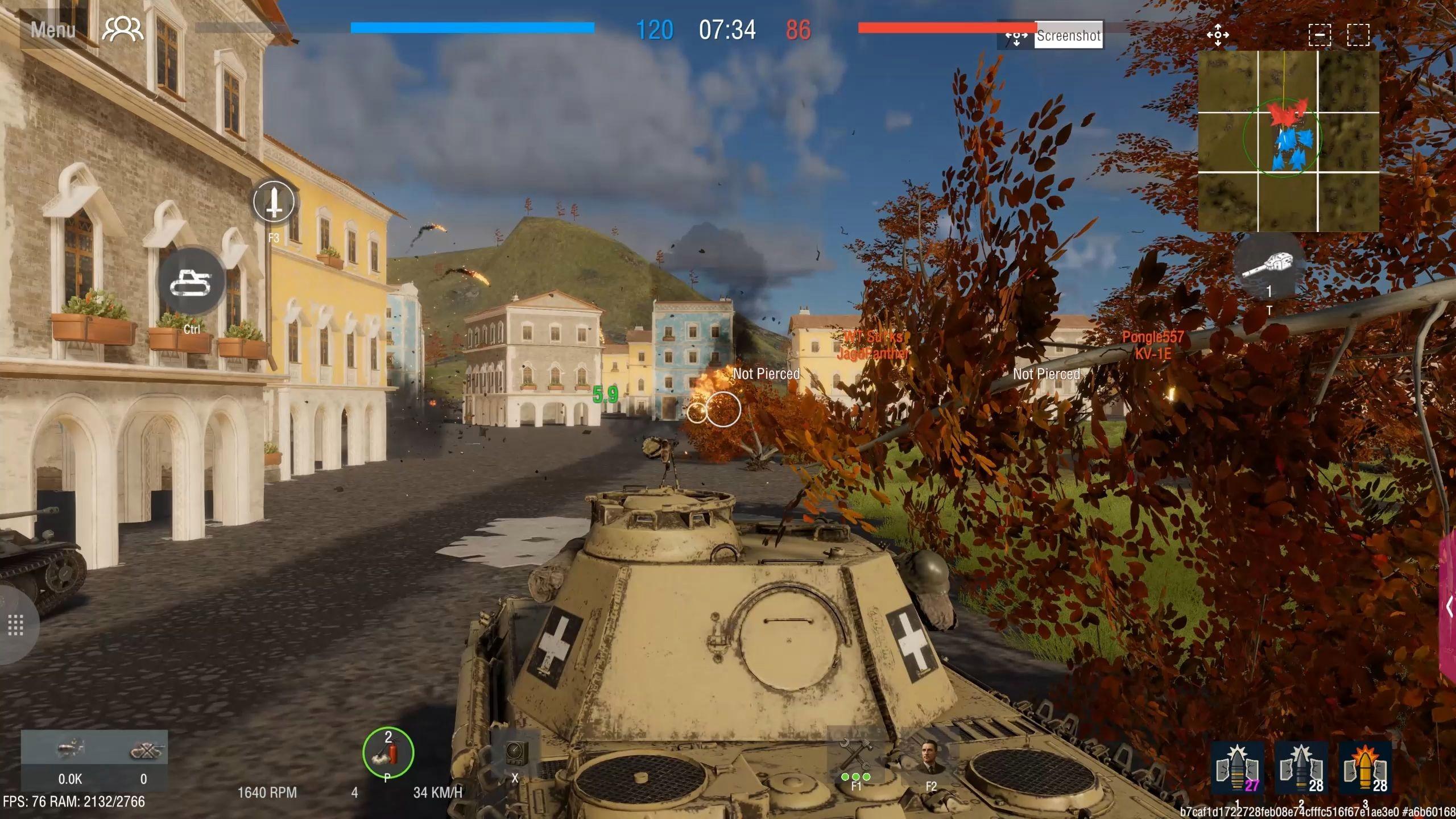This screenshot has height=819, width=1456.
Task: Open the dotted grid panel on left edge
Action: pos(15,625)
